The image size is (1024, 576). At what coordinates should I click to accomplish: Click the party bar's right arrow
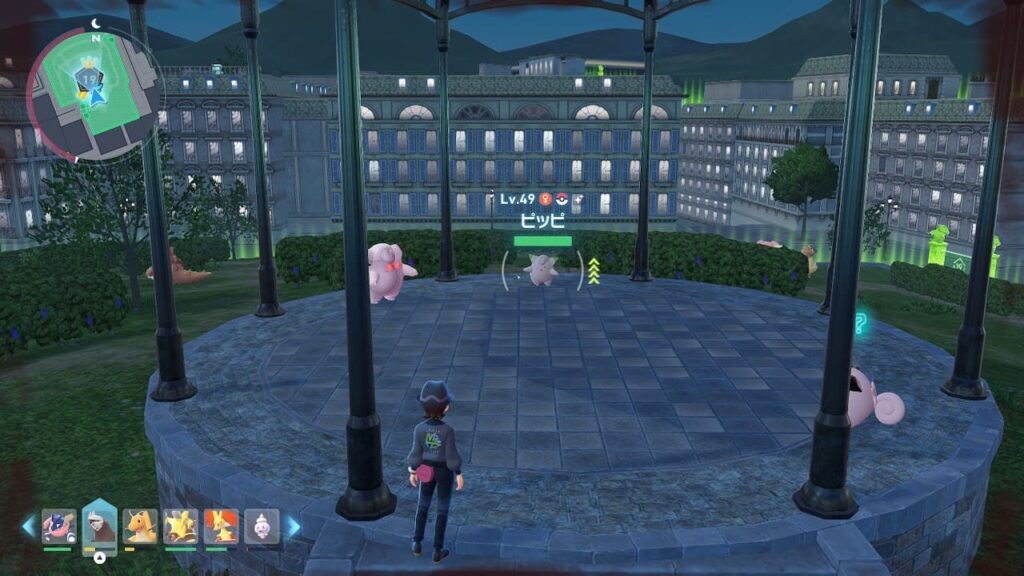click(294, 526)
